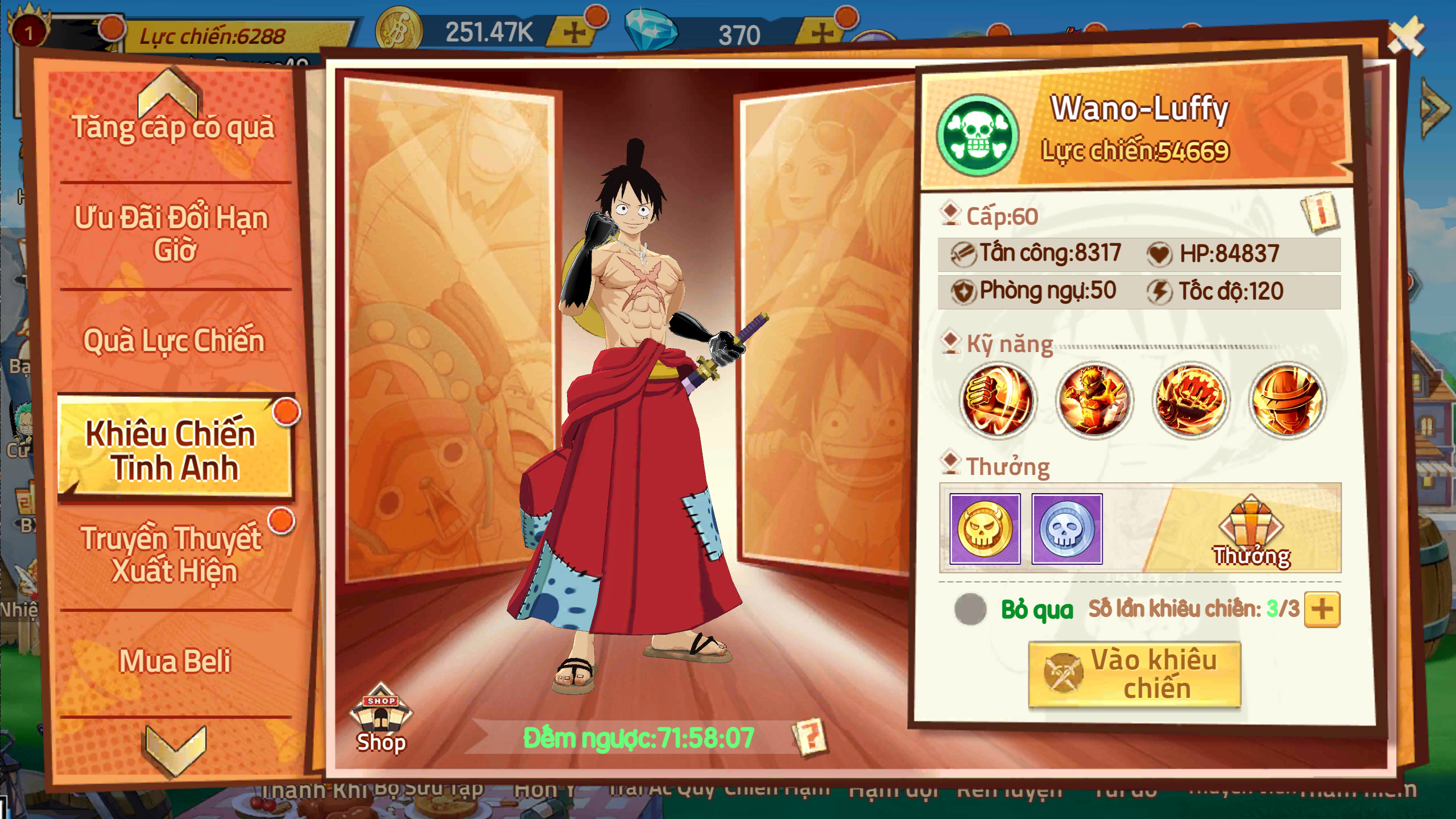Select the gold skull coin reward
Viewport: 1456px width, 819px height.
[x=985, y=529]
